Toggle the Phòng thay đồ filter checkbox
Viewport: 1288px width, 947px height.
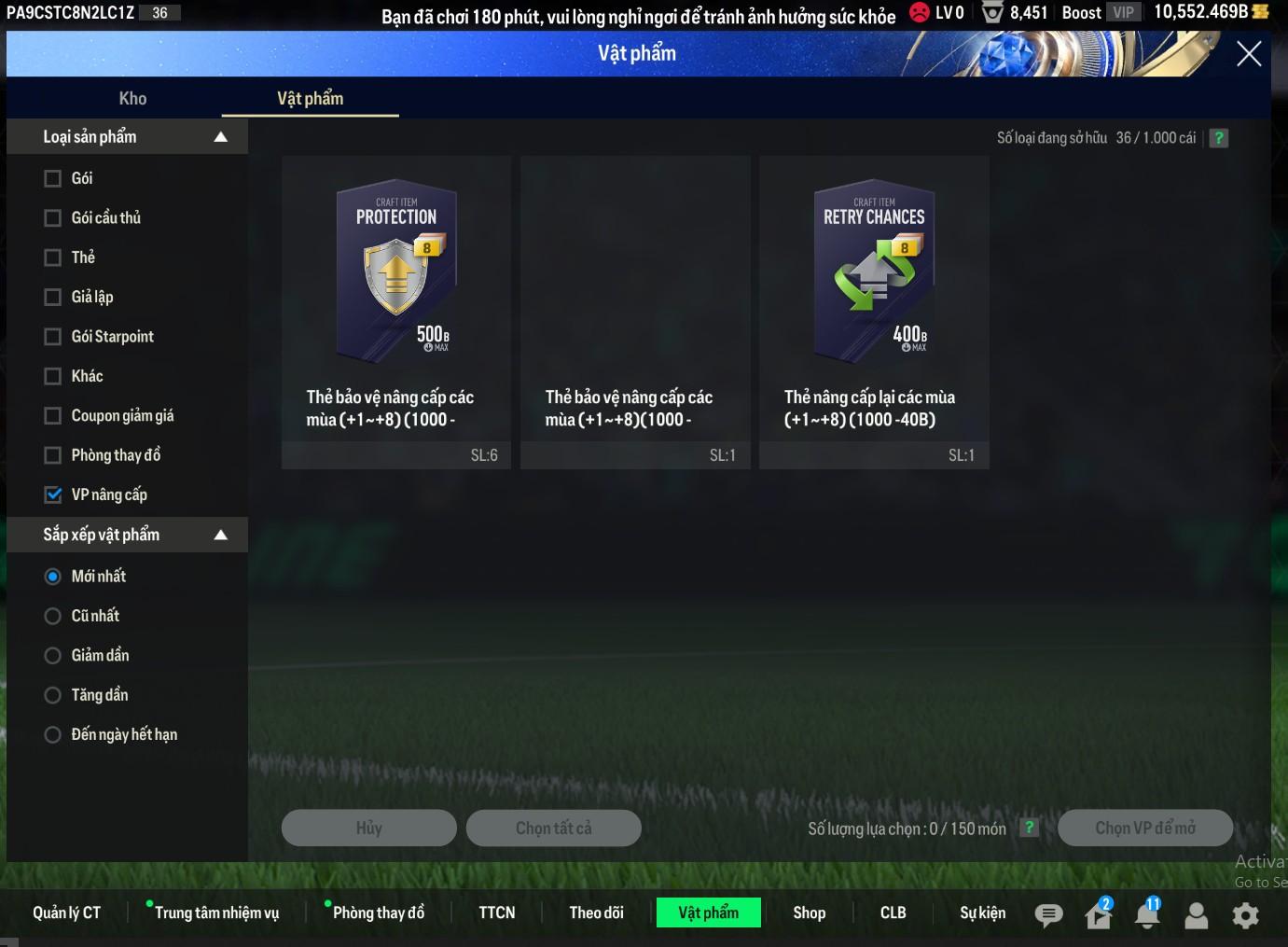tap(53, 455)
